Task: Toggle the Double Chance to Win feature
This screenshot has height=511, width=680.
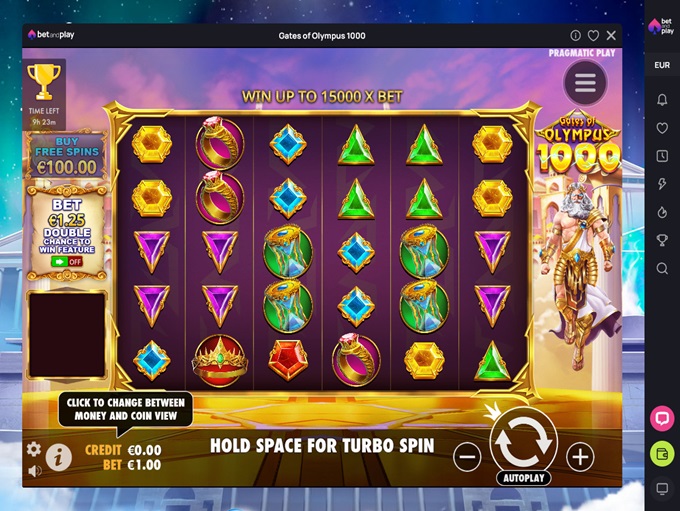Action: [67, 262]
